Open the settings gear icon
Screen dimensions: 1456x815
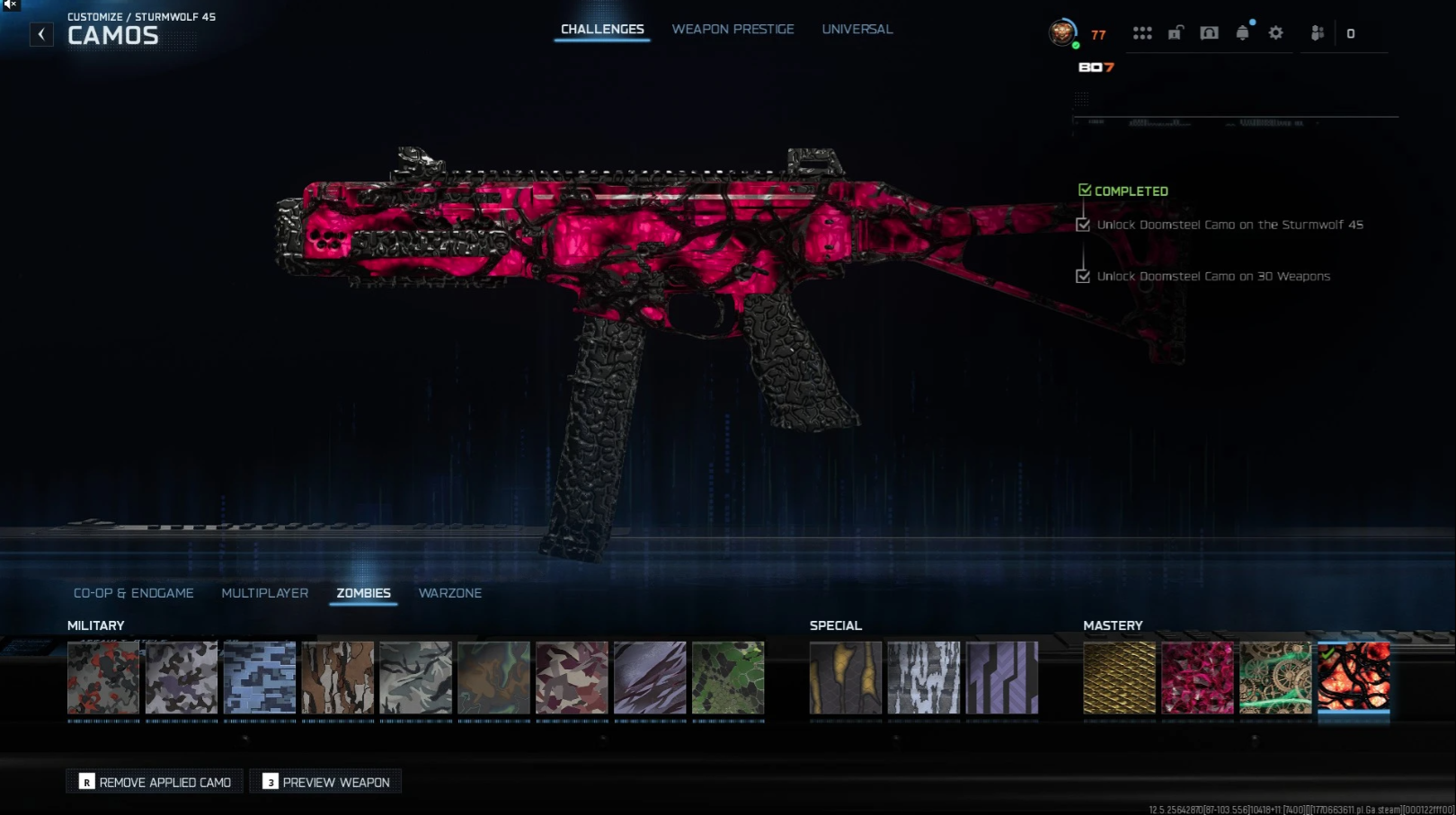[x=1275, y=33]
